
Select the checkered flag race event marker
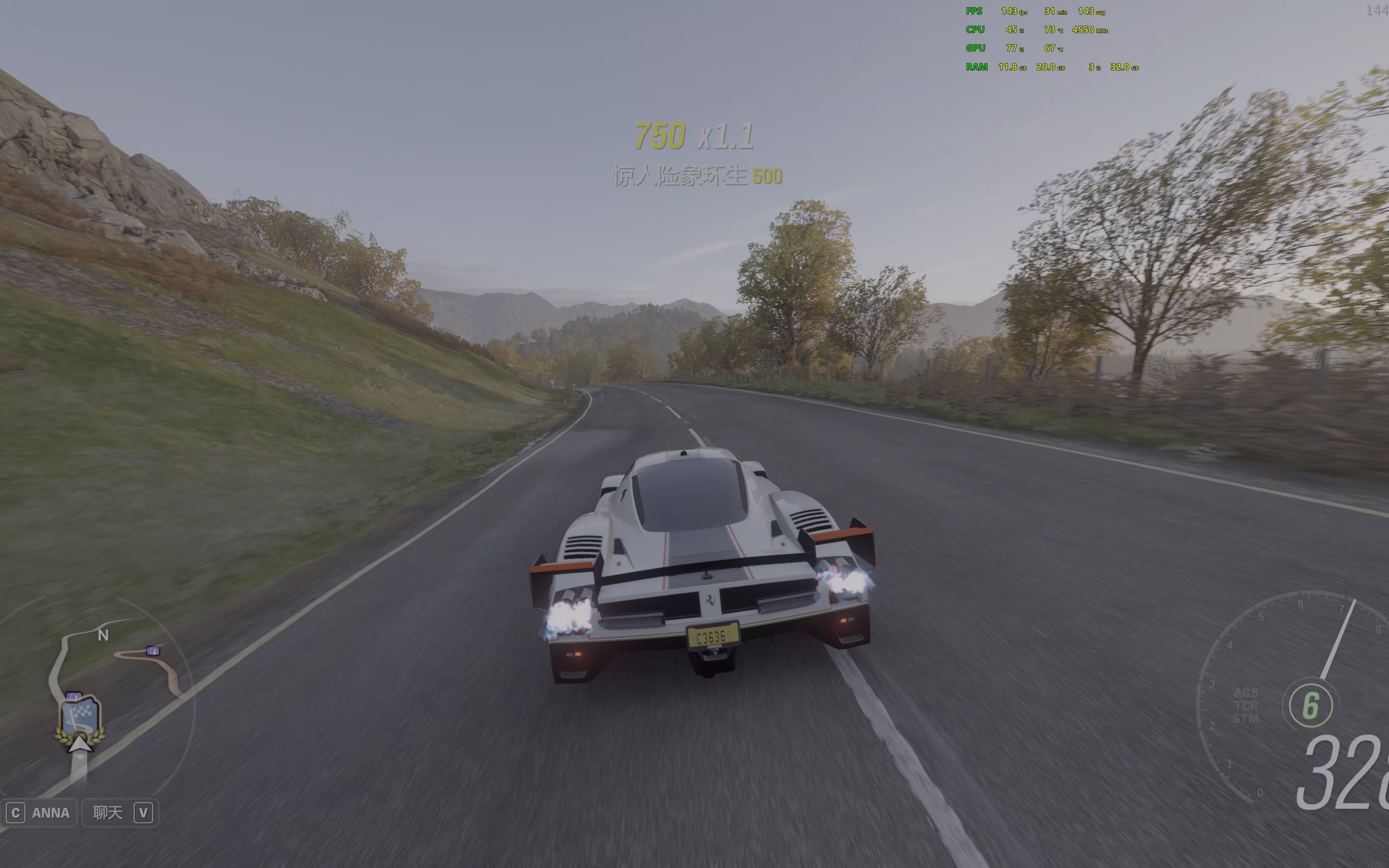click(x=81, y=718)
